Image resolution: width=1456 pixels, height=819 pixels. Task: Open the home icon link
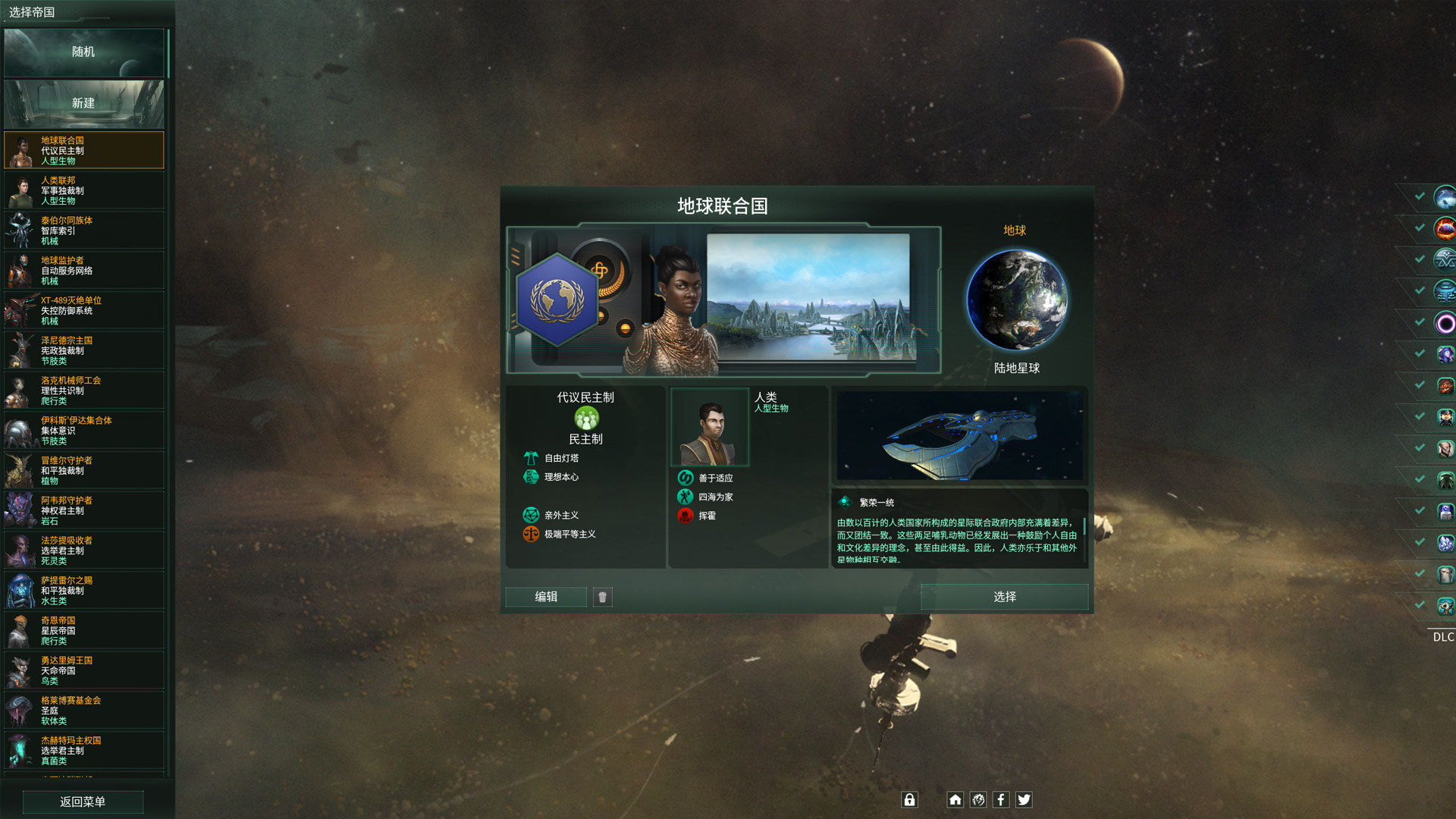click(955, 799)
